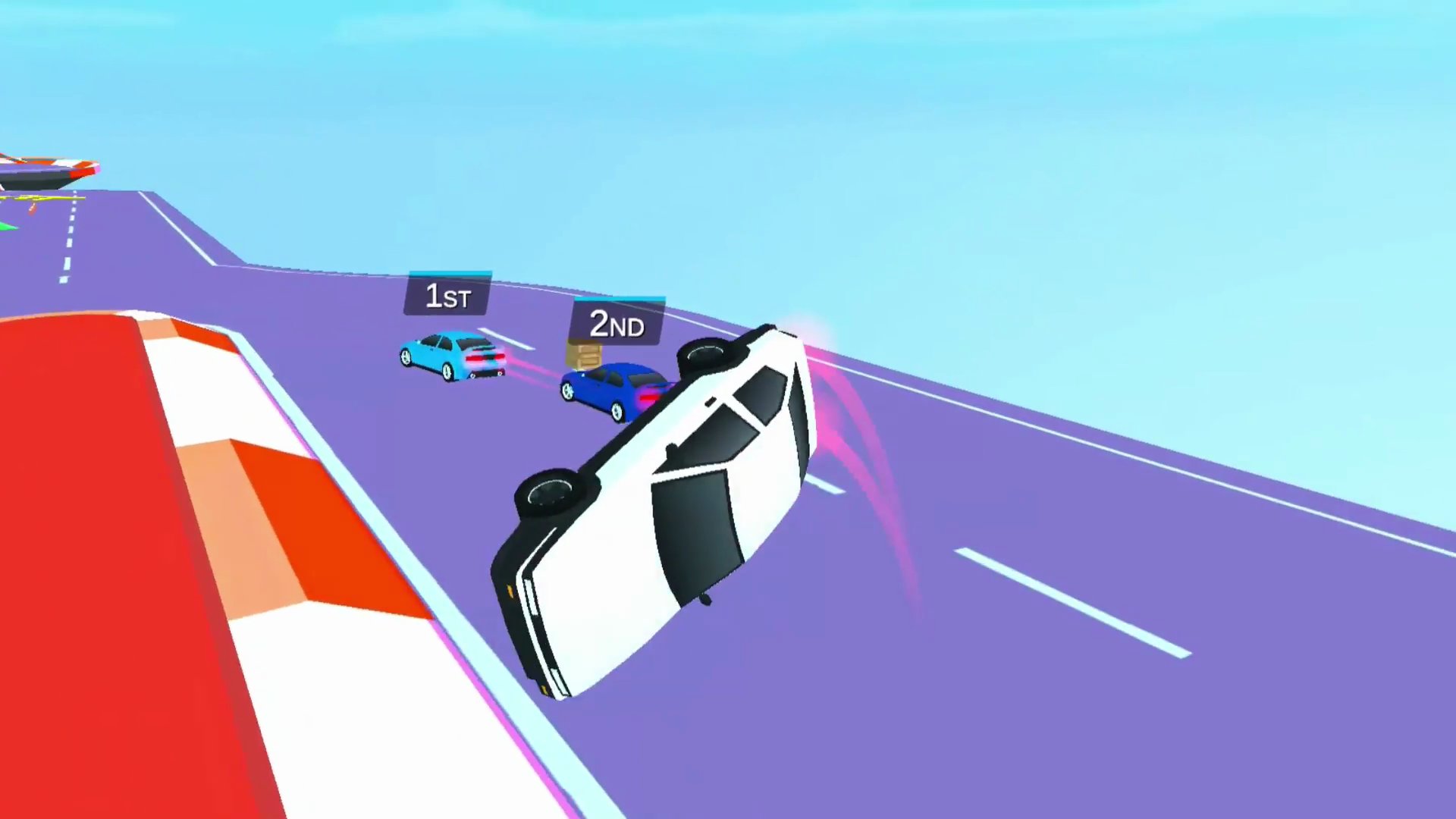Click the 1ST position banner
This screenshot has width=1456, height=819.
[447, 296]
